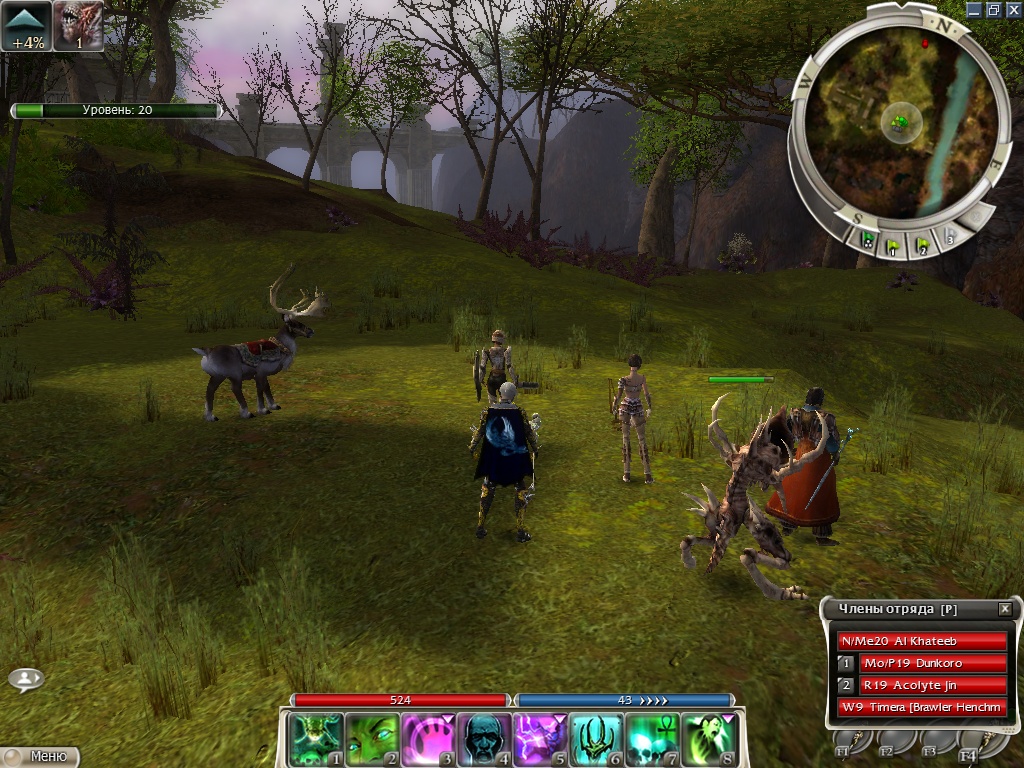1024x768 pixels.
Task: Select party member Al Khateeb
Action: coord(922,641)
